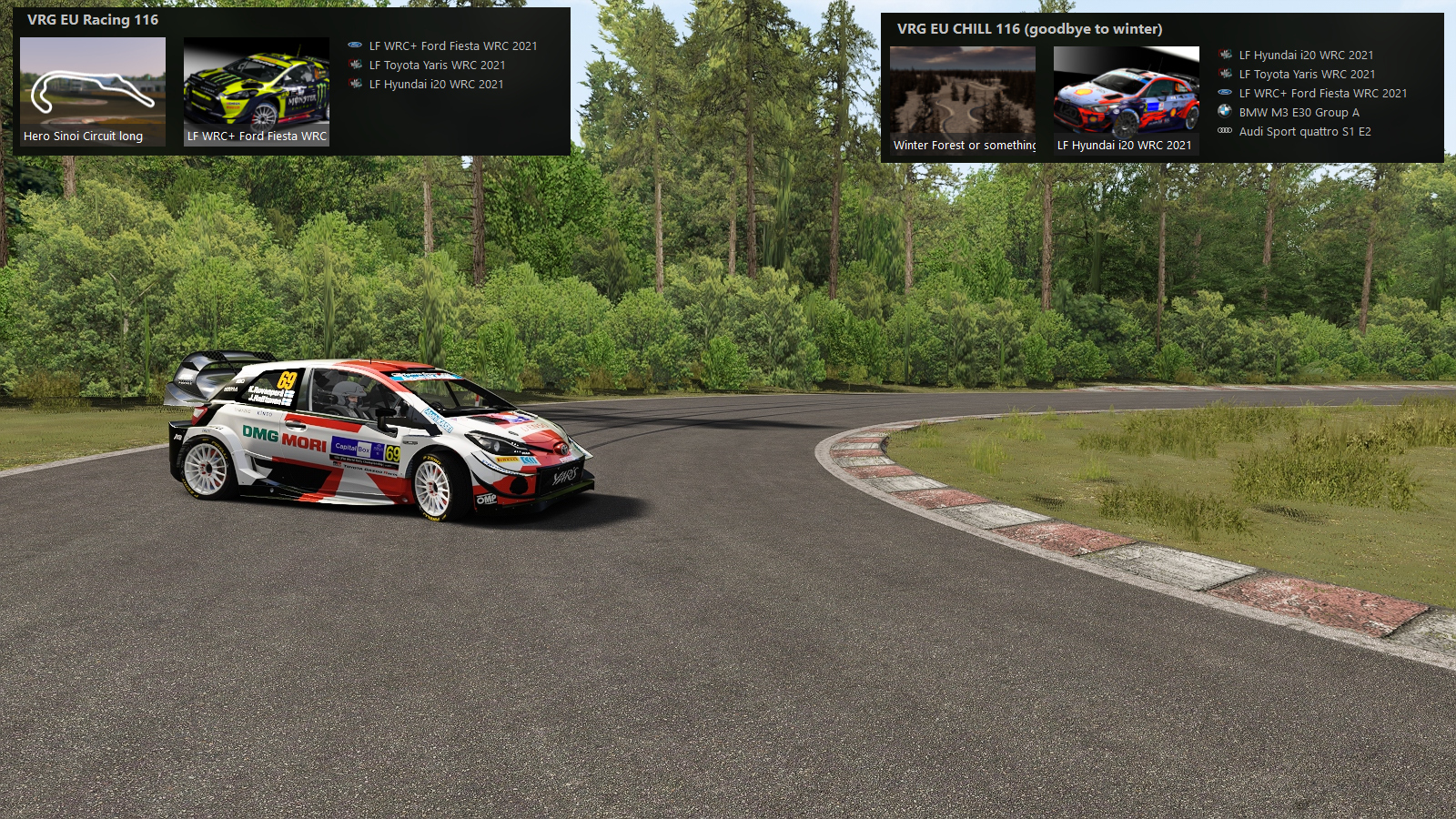Open the VRG EU CHILL 116 server title
The image size is (1456, 819).
tap(1029, 29)
